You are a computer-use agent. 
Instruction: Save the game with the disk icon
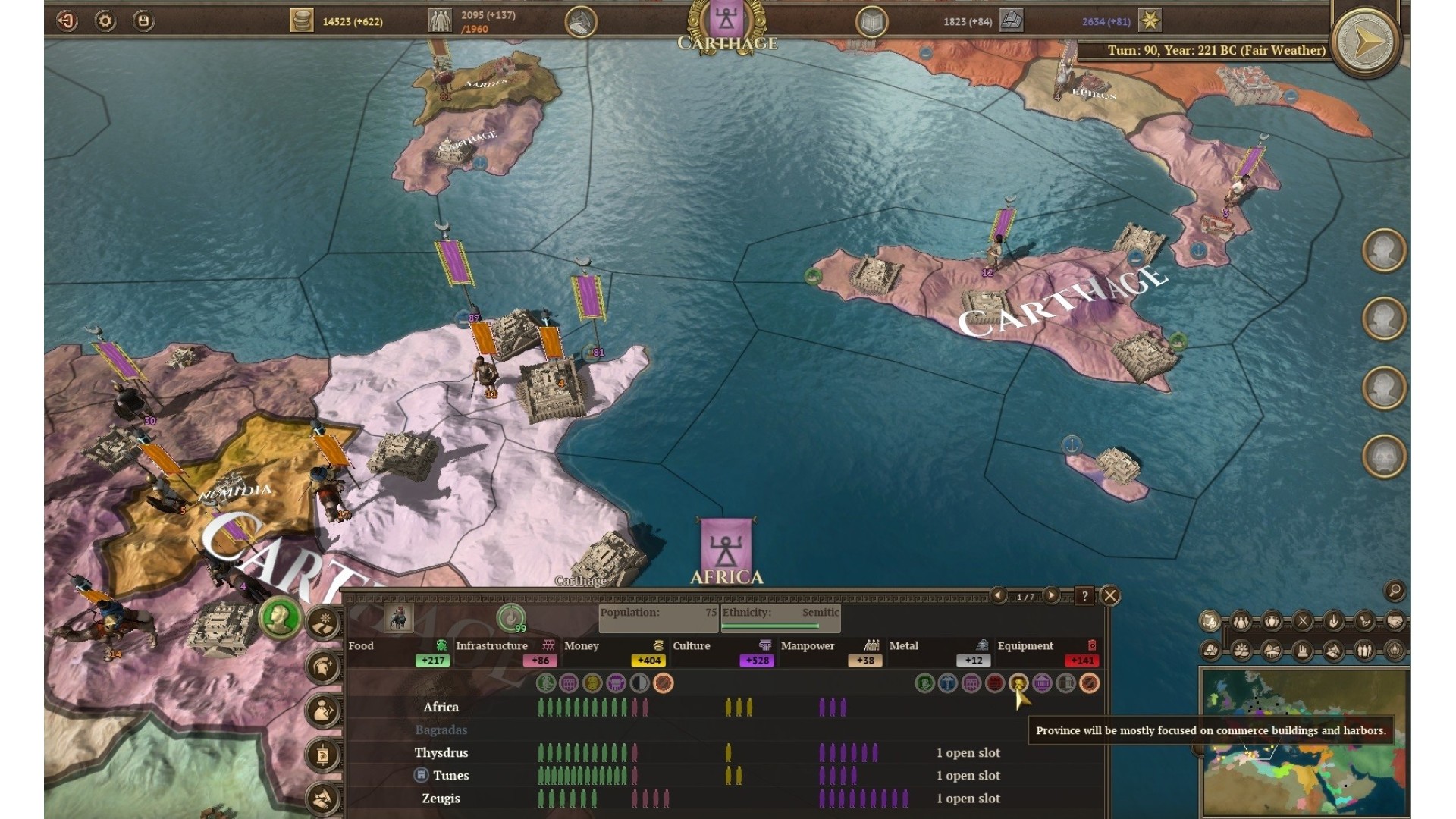click(143, 21)
